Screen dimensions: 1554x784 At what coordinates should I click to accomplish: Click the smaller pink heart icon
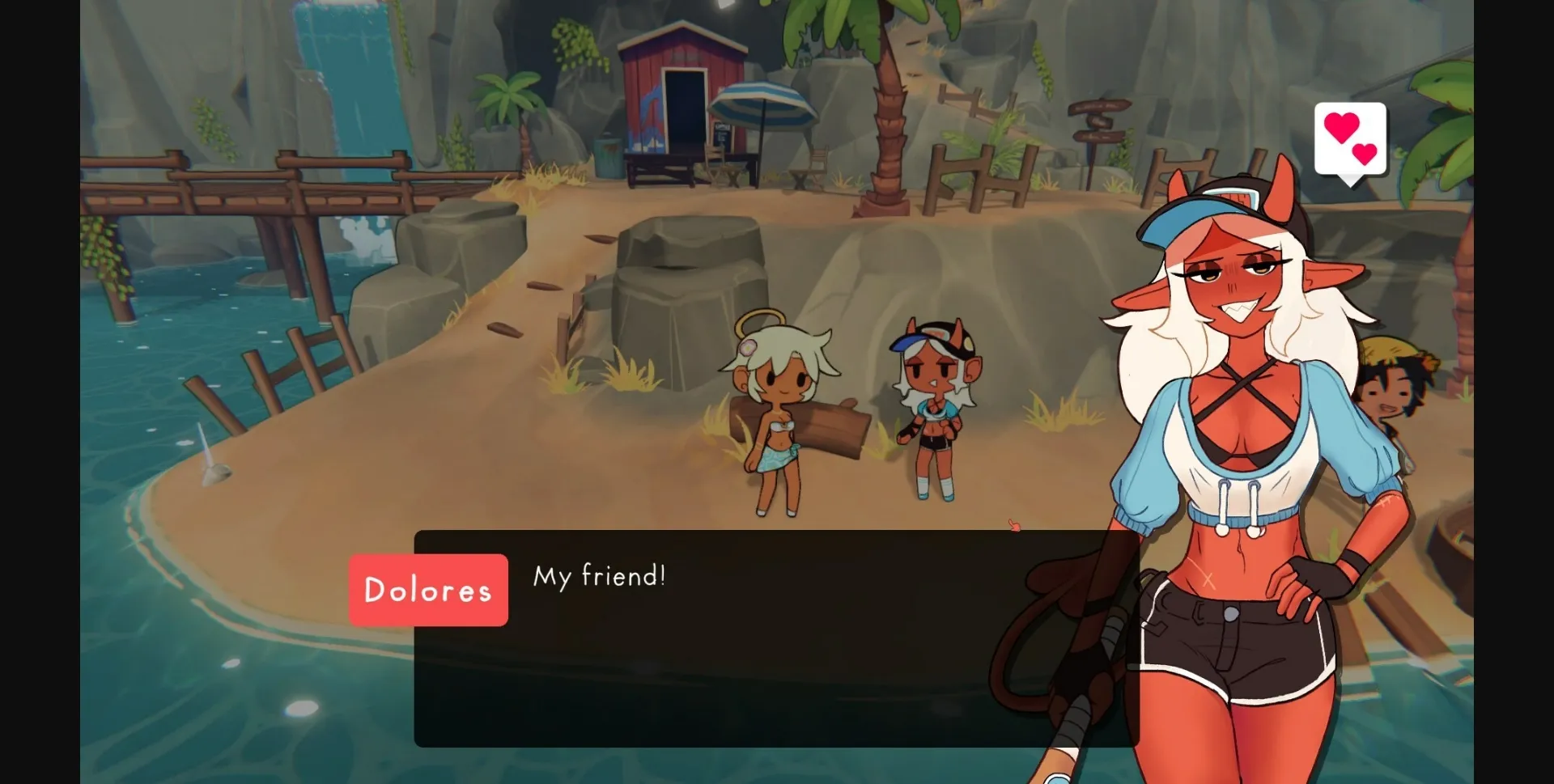(1365, 155)
